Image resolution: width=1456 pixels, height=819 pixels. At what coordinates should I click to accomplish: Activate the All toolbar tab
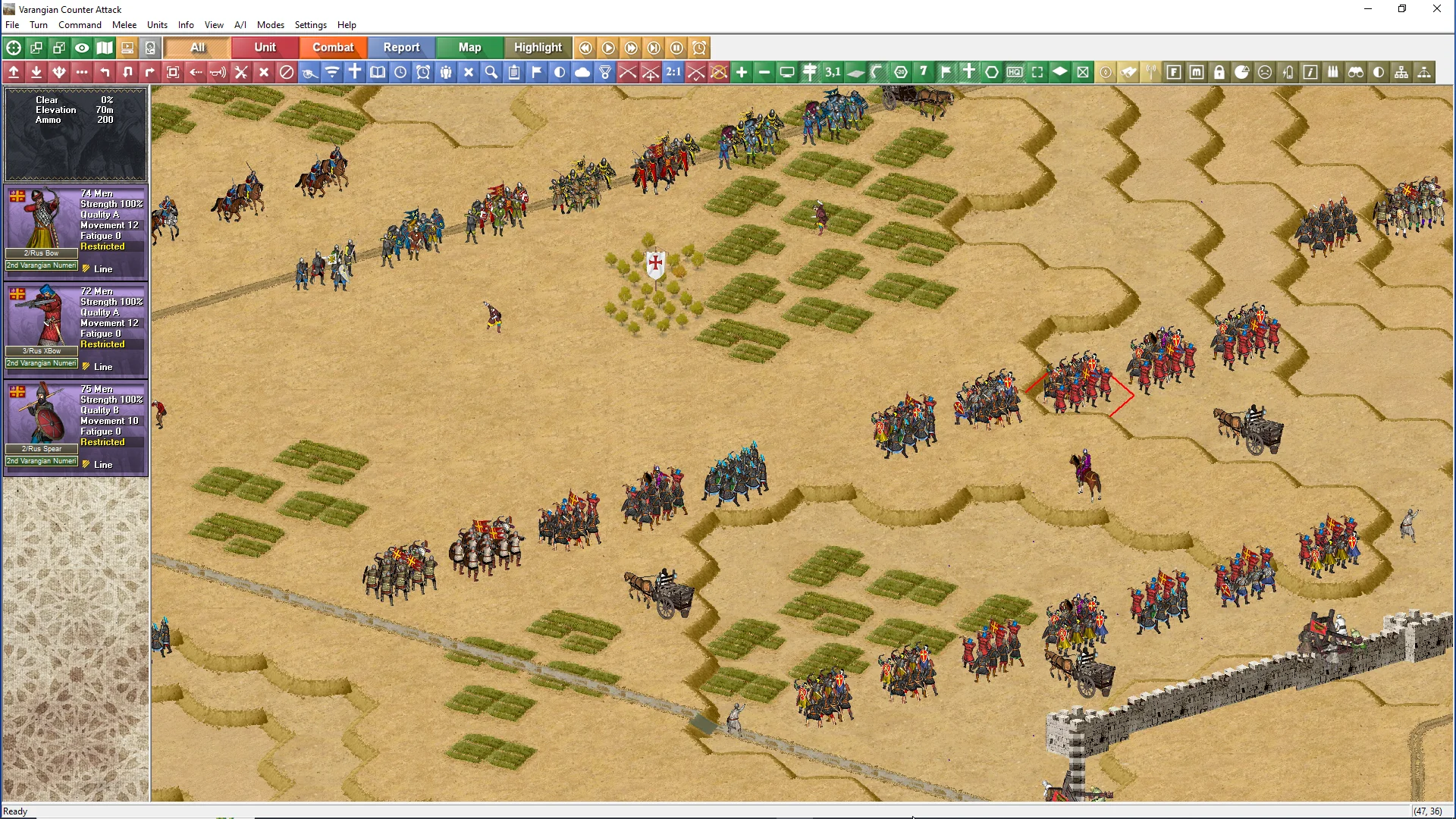pos(197,47)
